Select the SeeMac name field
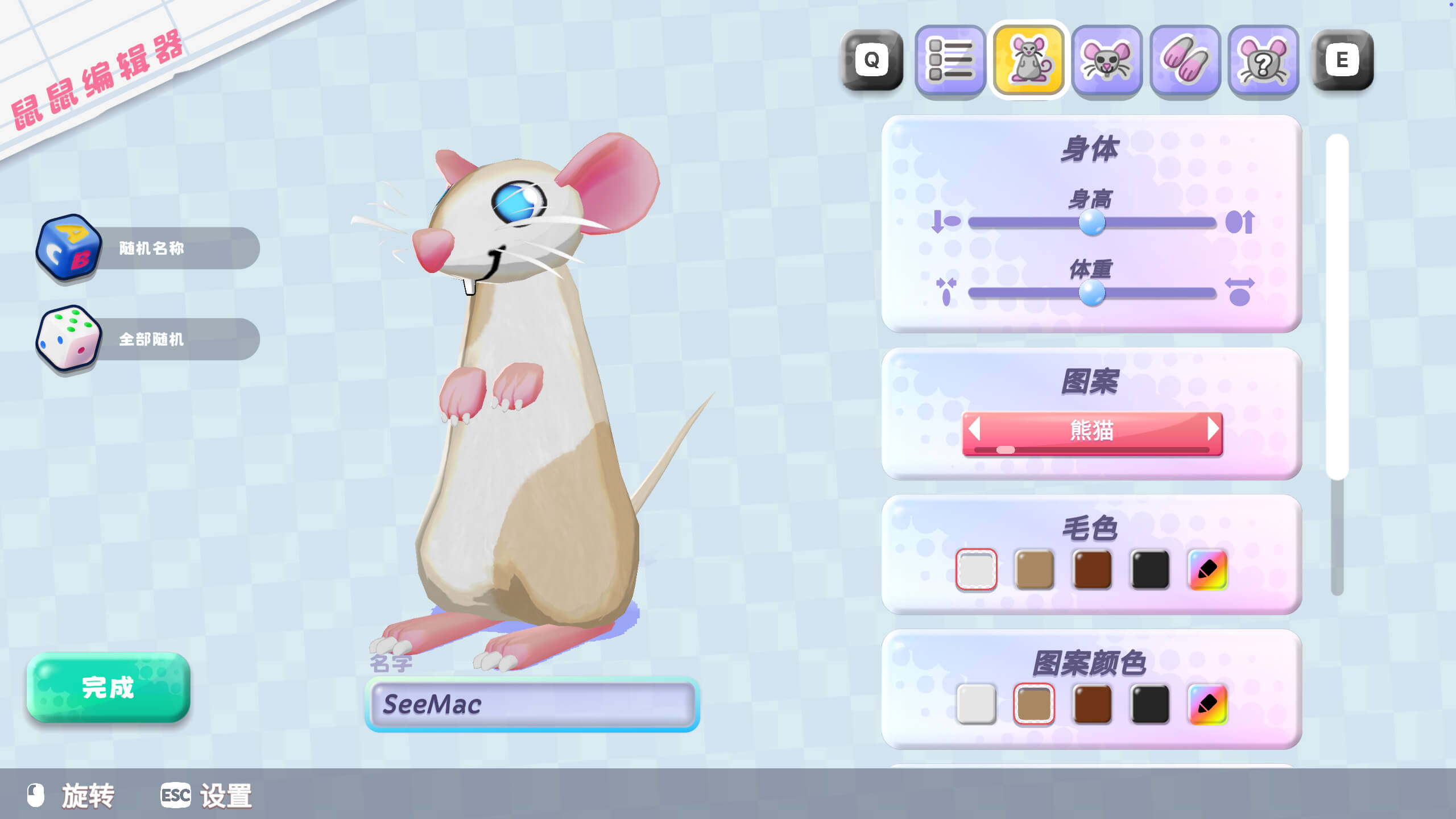 point(532,704)
